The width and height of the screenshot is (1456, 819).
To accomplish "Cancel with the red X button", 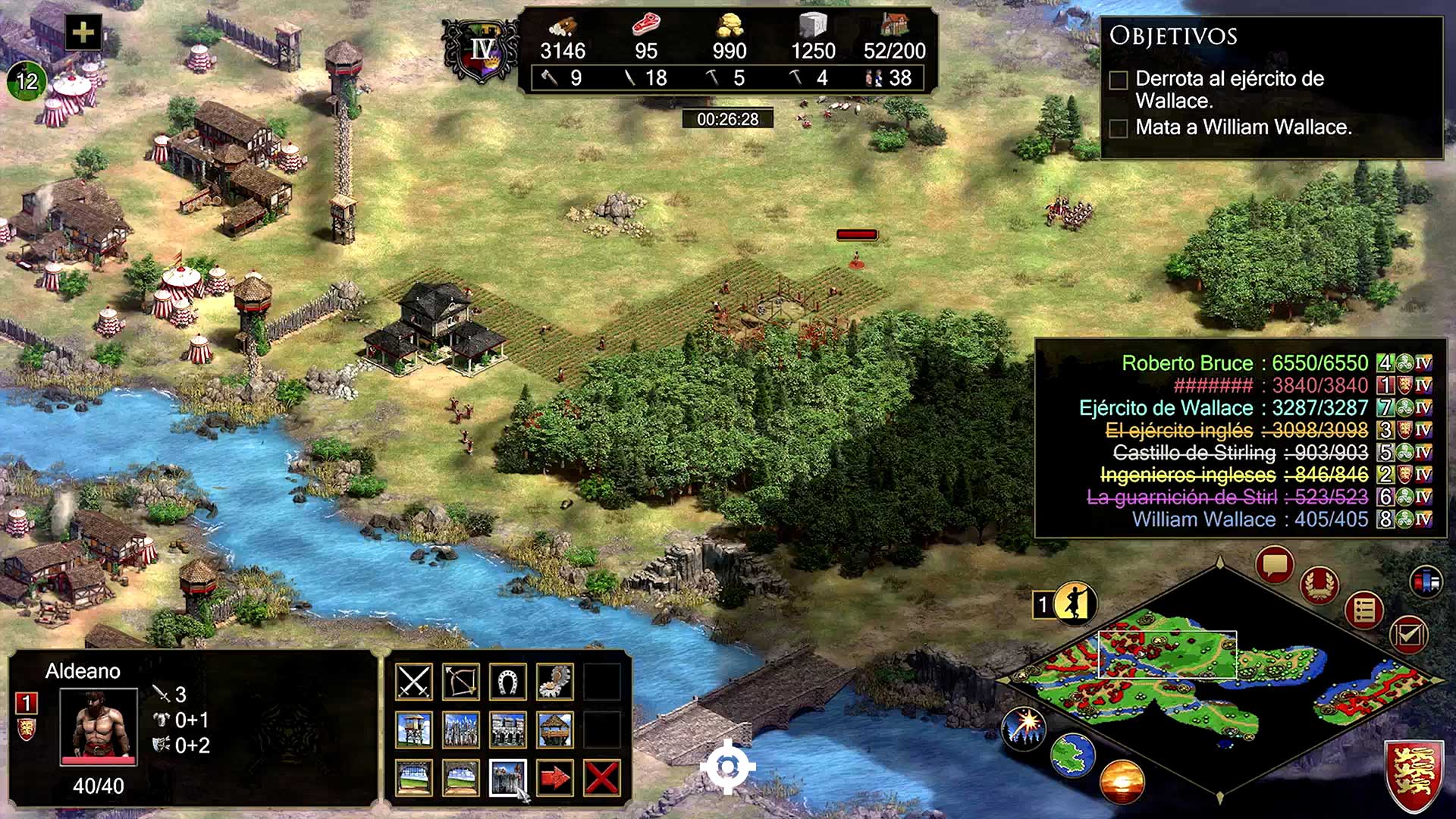I will pos(601,777).
